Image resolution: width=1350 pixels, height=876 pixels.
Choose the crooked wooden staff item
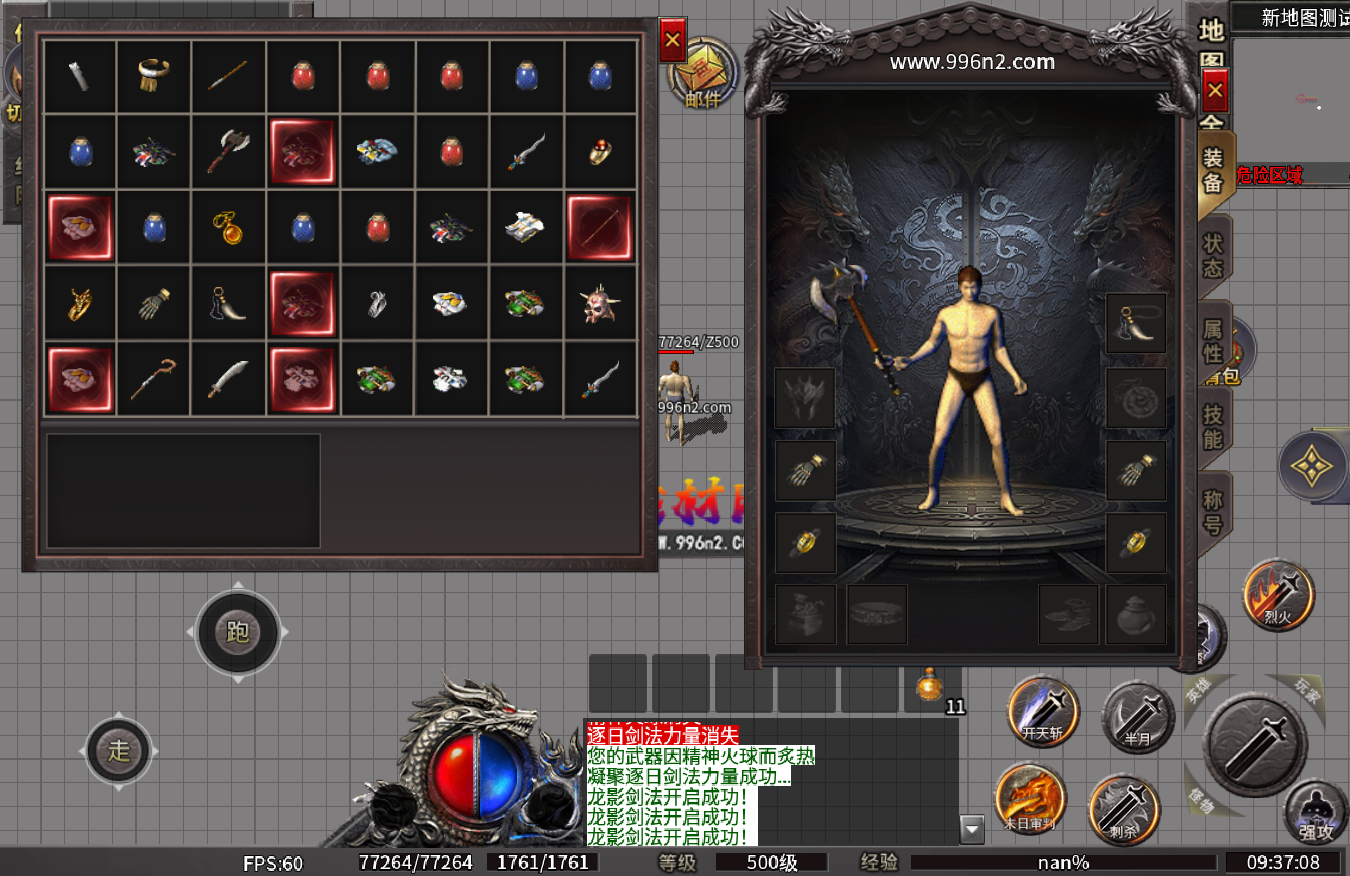(x=154, y=379)
